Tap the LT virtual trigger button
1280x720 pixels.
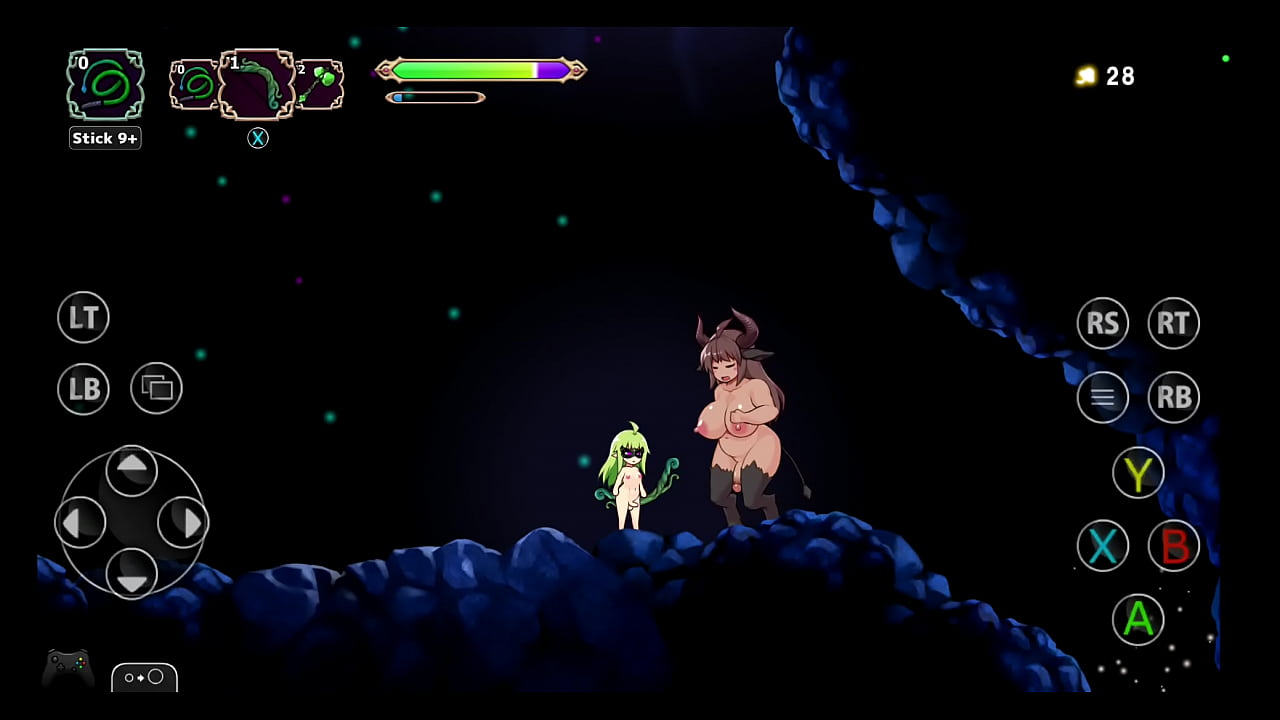83,318
